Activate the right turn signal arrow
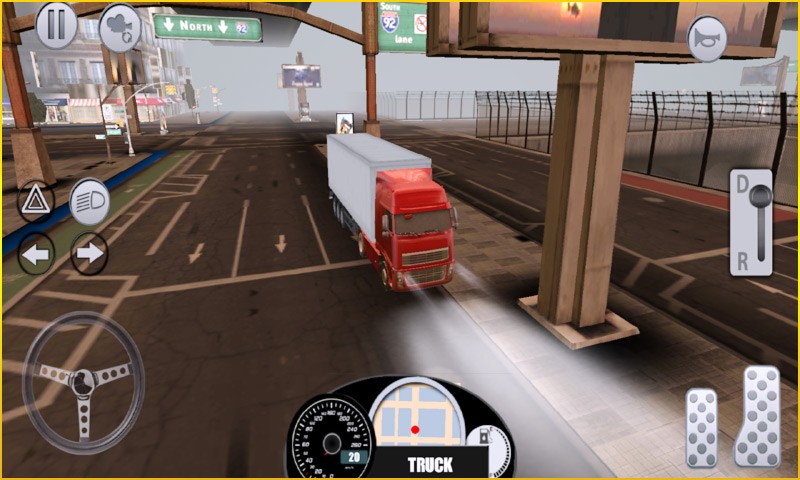The image size is (800, 480). coord(89,254)
